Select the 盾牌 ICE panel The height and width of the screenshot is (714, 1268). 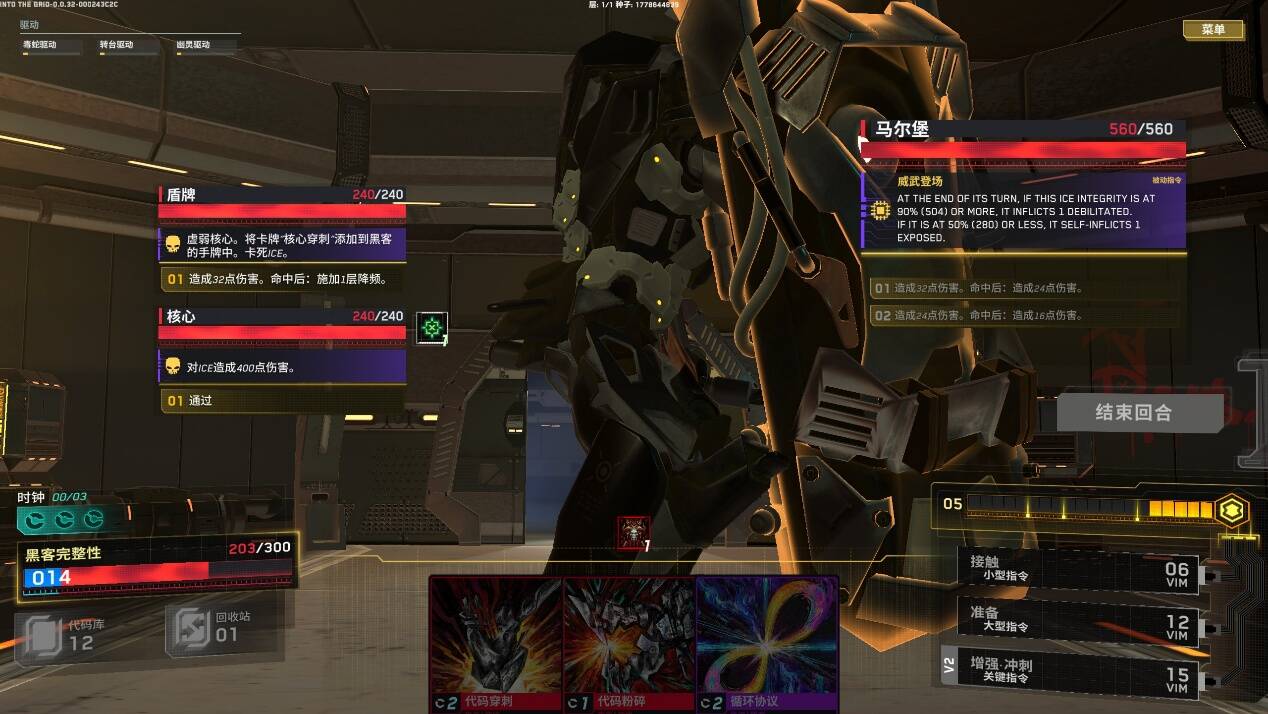pyautogui.click(x=282, y=195)
